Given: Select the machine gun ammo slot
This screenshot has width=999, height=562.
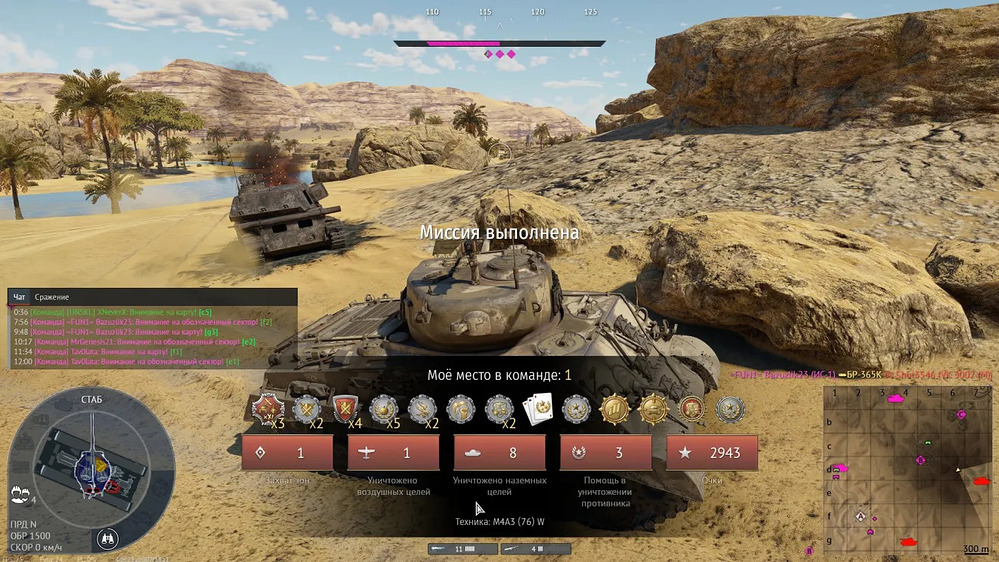Looking at the screenshot, I should pos(523,549).
